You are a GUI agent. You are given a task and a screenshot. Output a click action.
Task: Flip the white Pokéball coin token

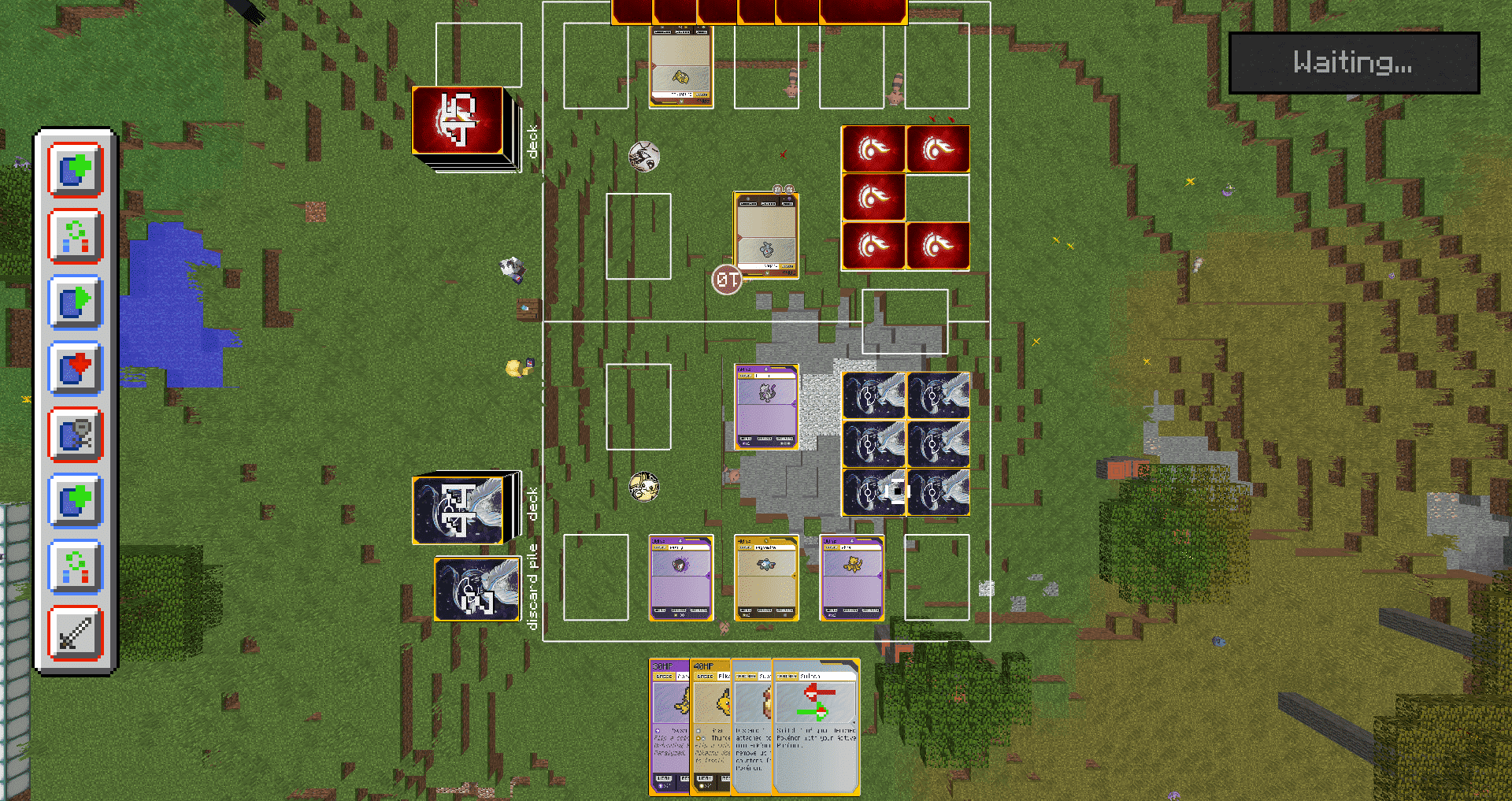pyautogui.click(x=644, y=155)
